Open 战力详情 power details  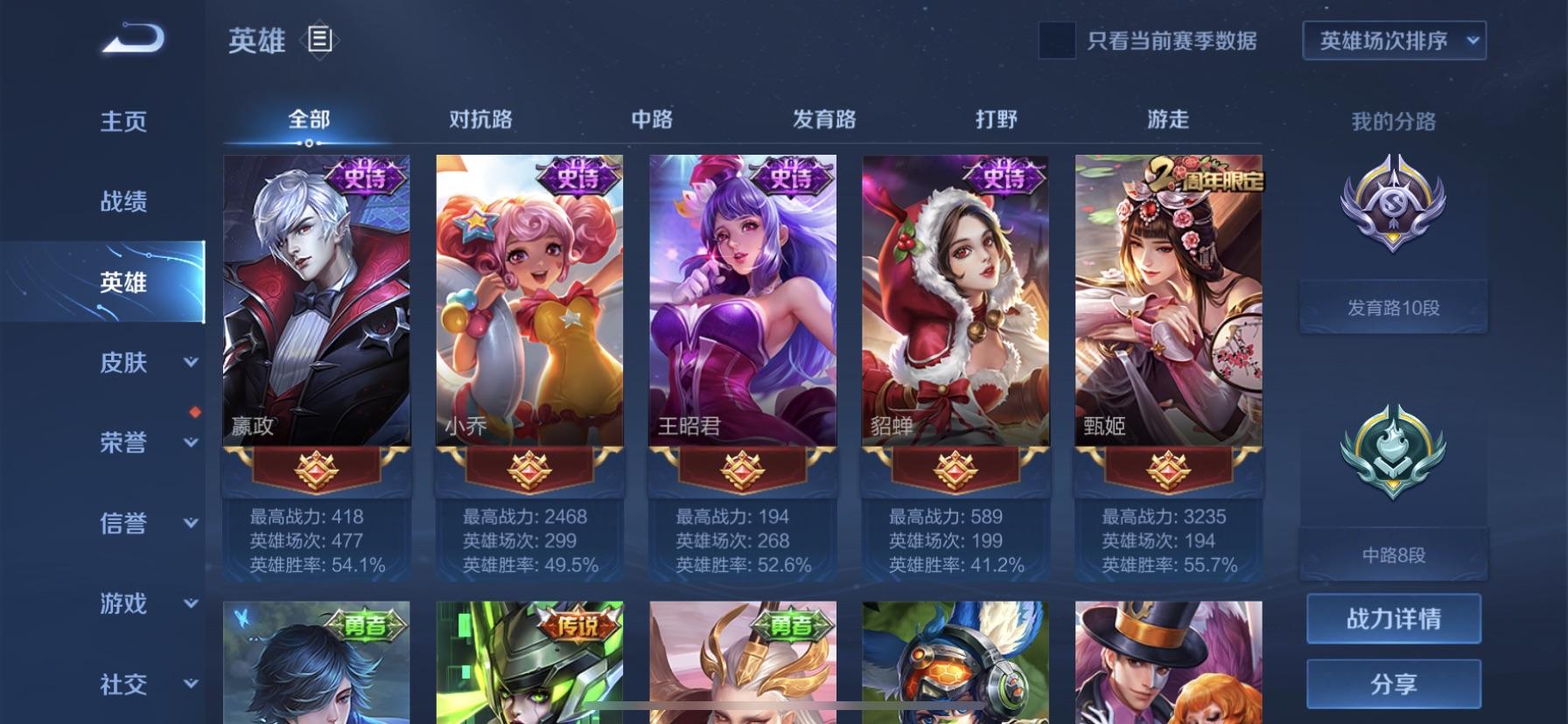1393,619
